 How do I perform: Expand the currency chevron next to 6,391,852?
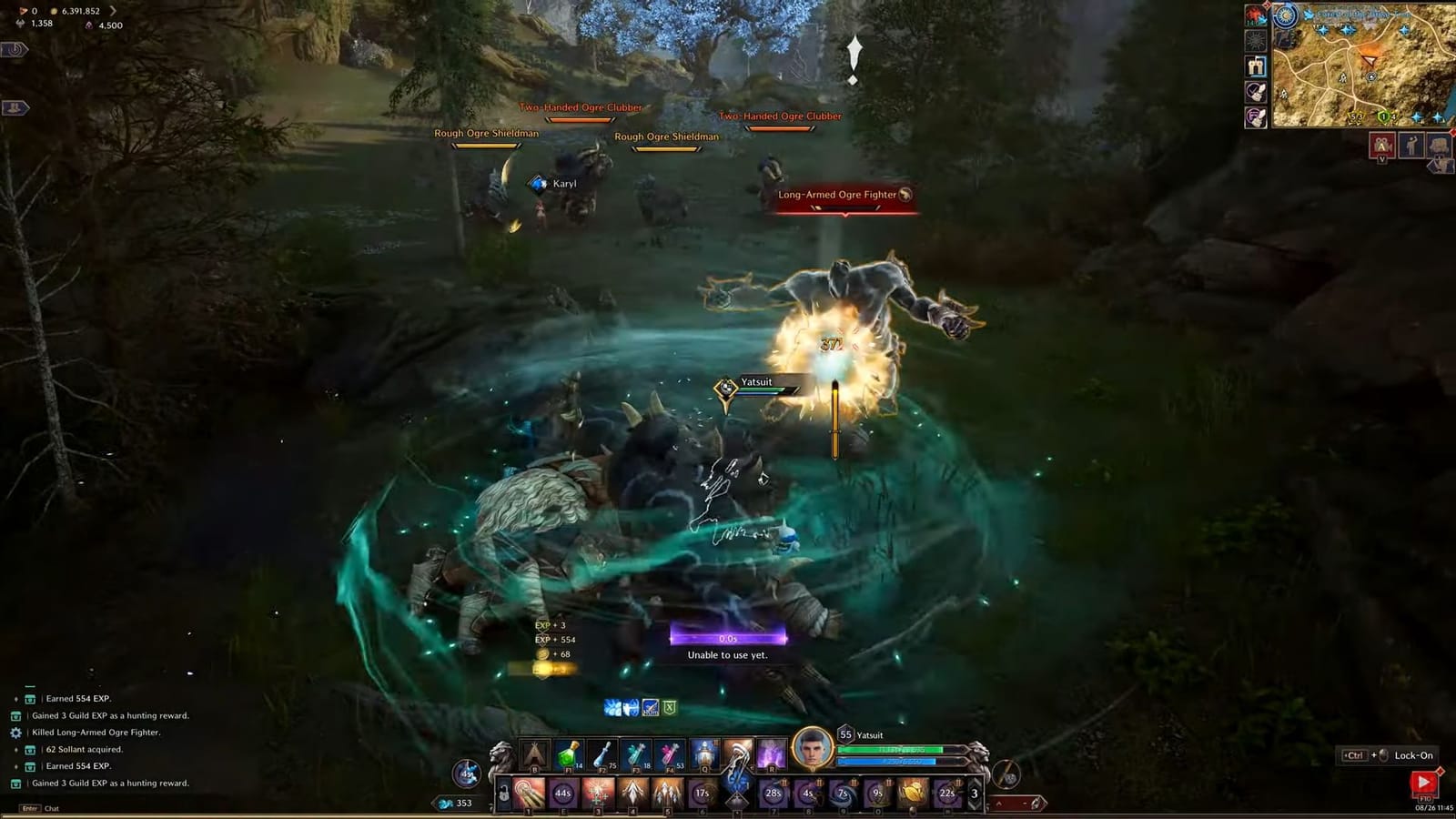tap(115, 12)
